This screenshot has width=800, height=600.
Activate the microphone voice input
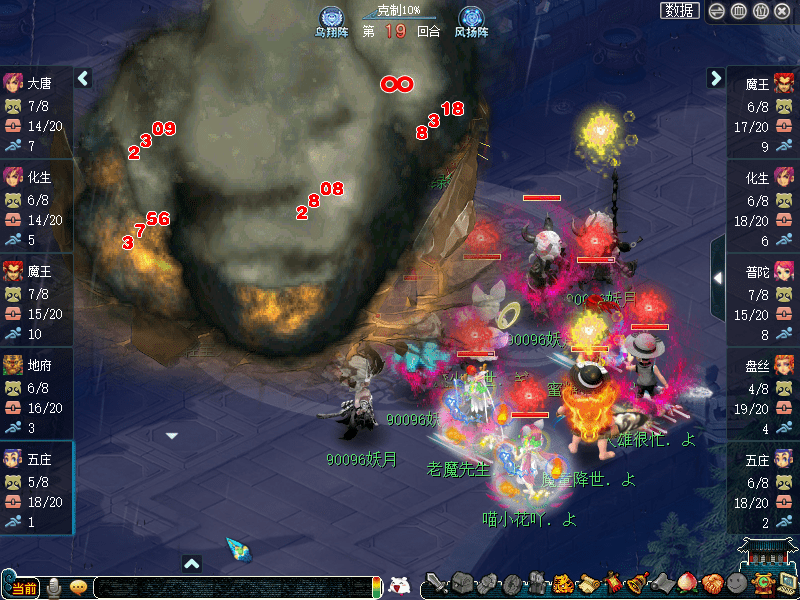pos(55,587)
